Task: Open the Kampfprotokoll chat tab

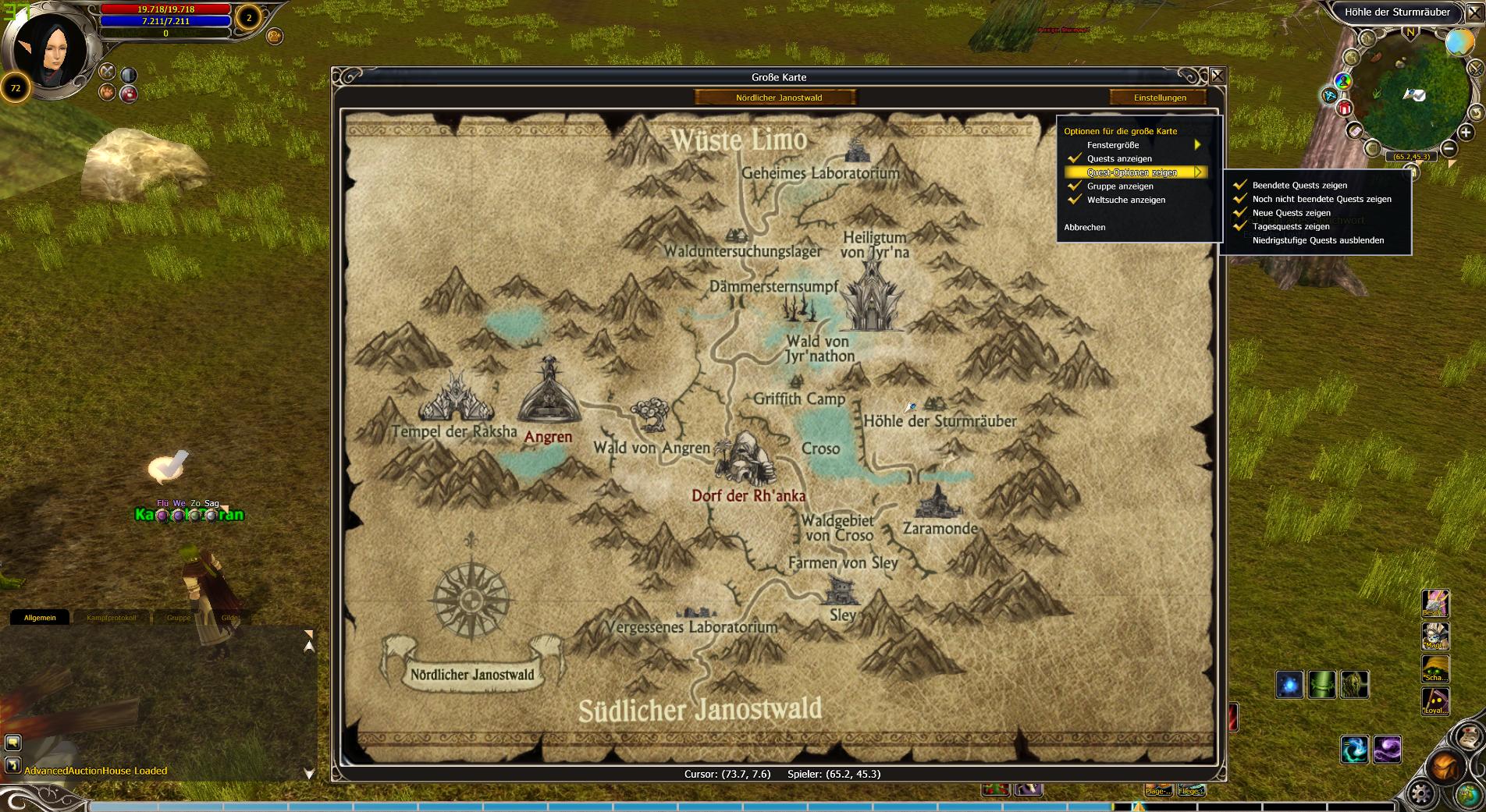Action: (x=111, y=618)
